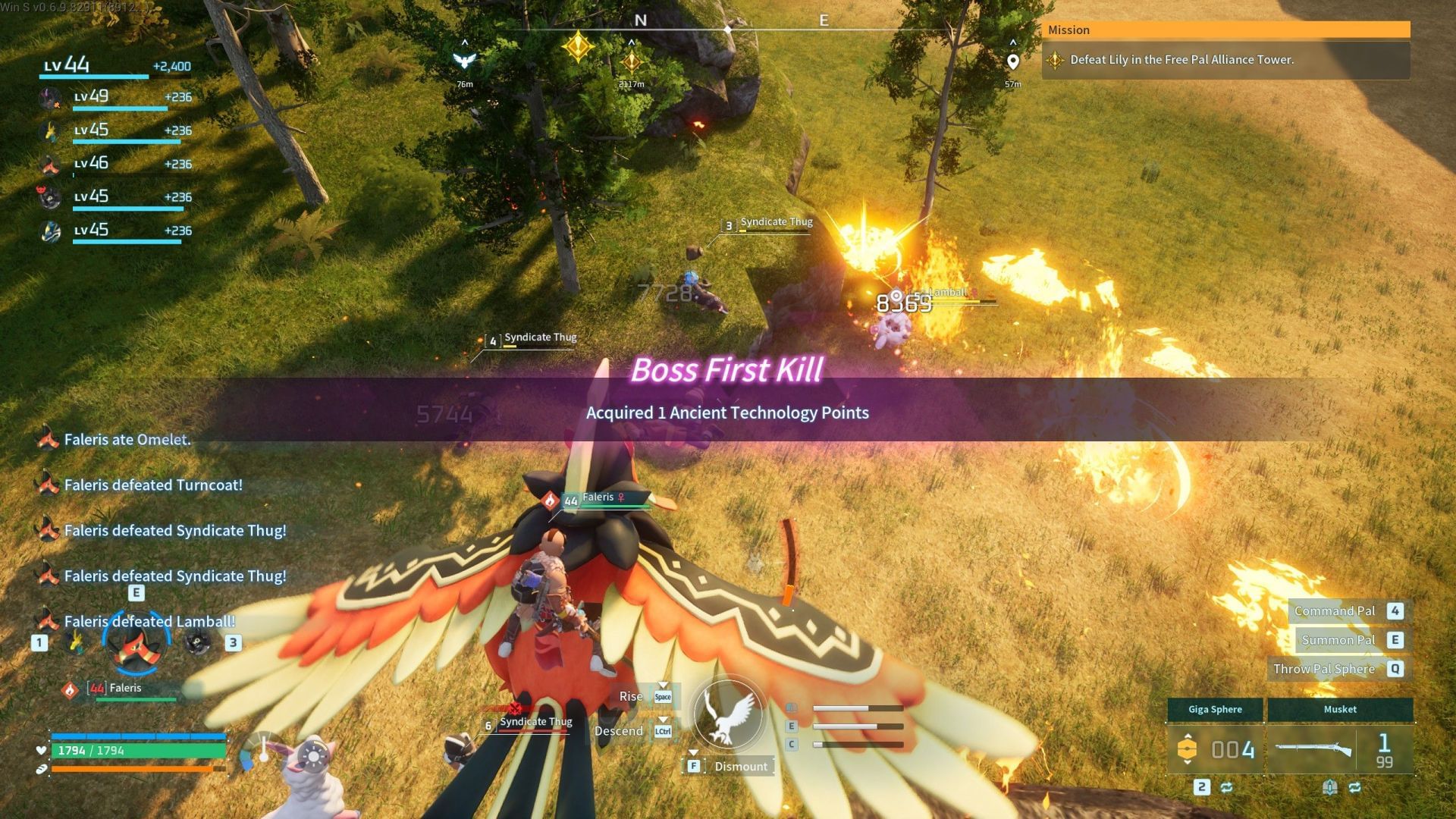Toggle the ammo reload icon beside the Musket
This screenshot has width=1456, height=819.
coord(1330,789)
